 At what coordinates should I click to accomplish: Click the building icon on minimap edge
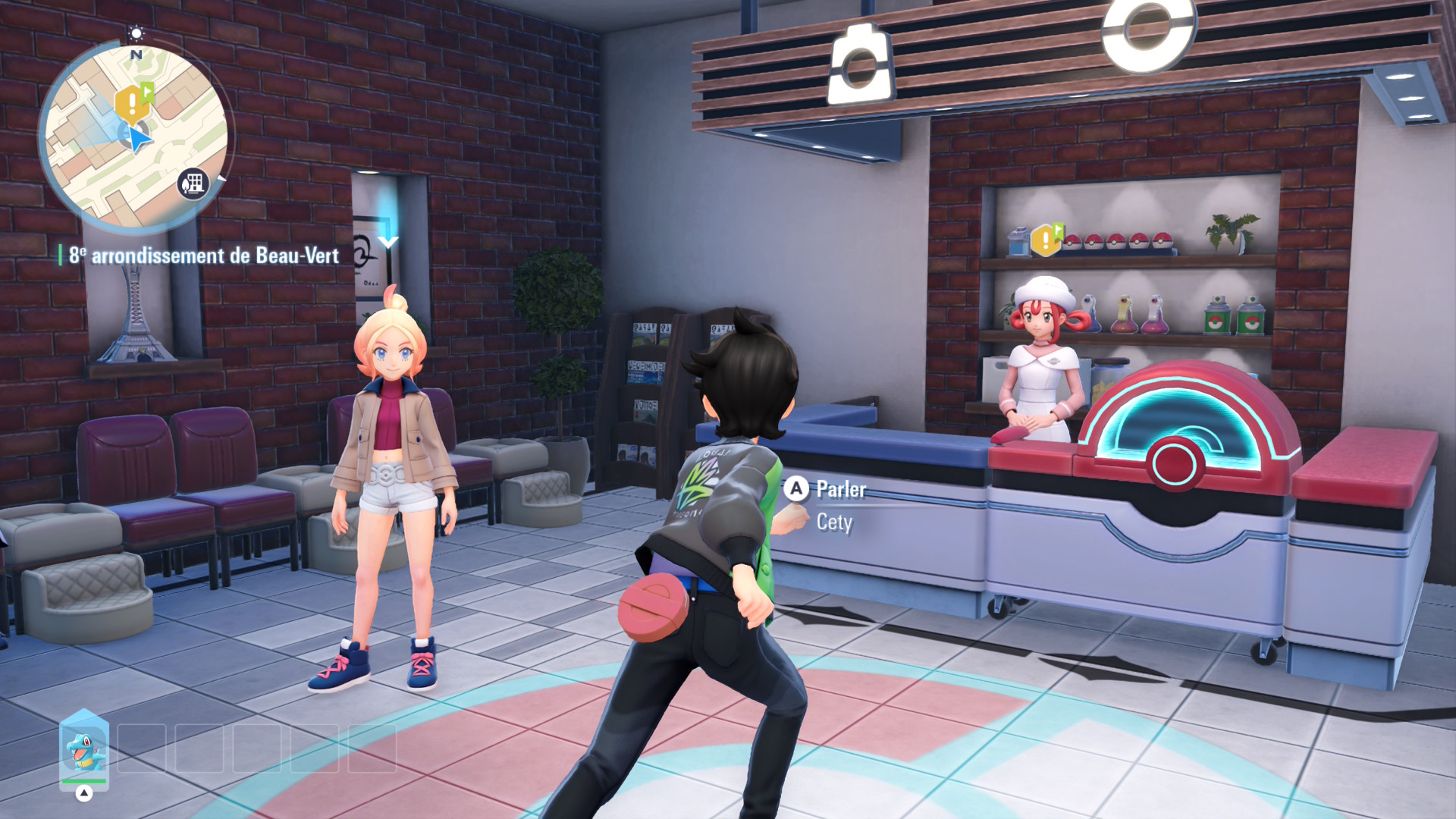coord(193,183)
